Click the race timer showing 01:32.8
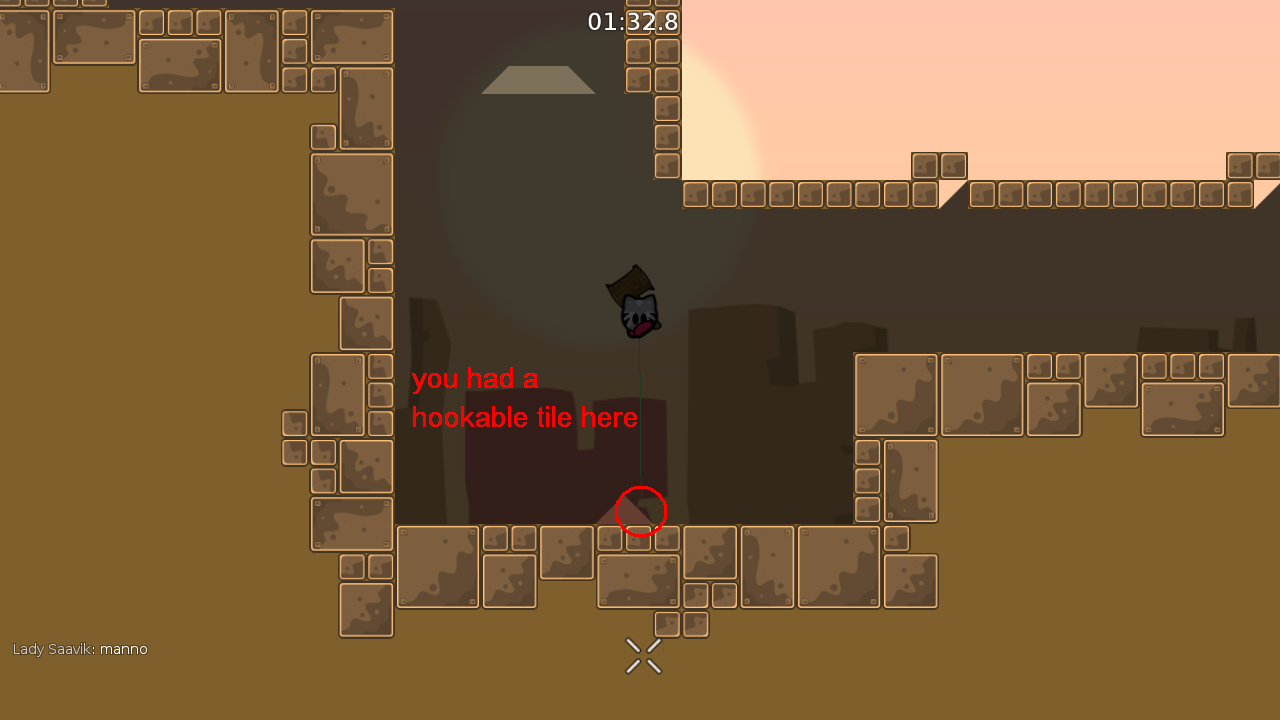1280x720 pixels. (632, 22)
